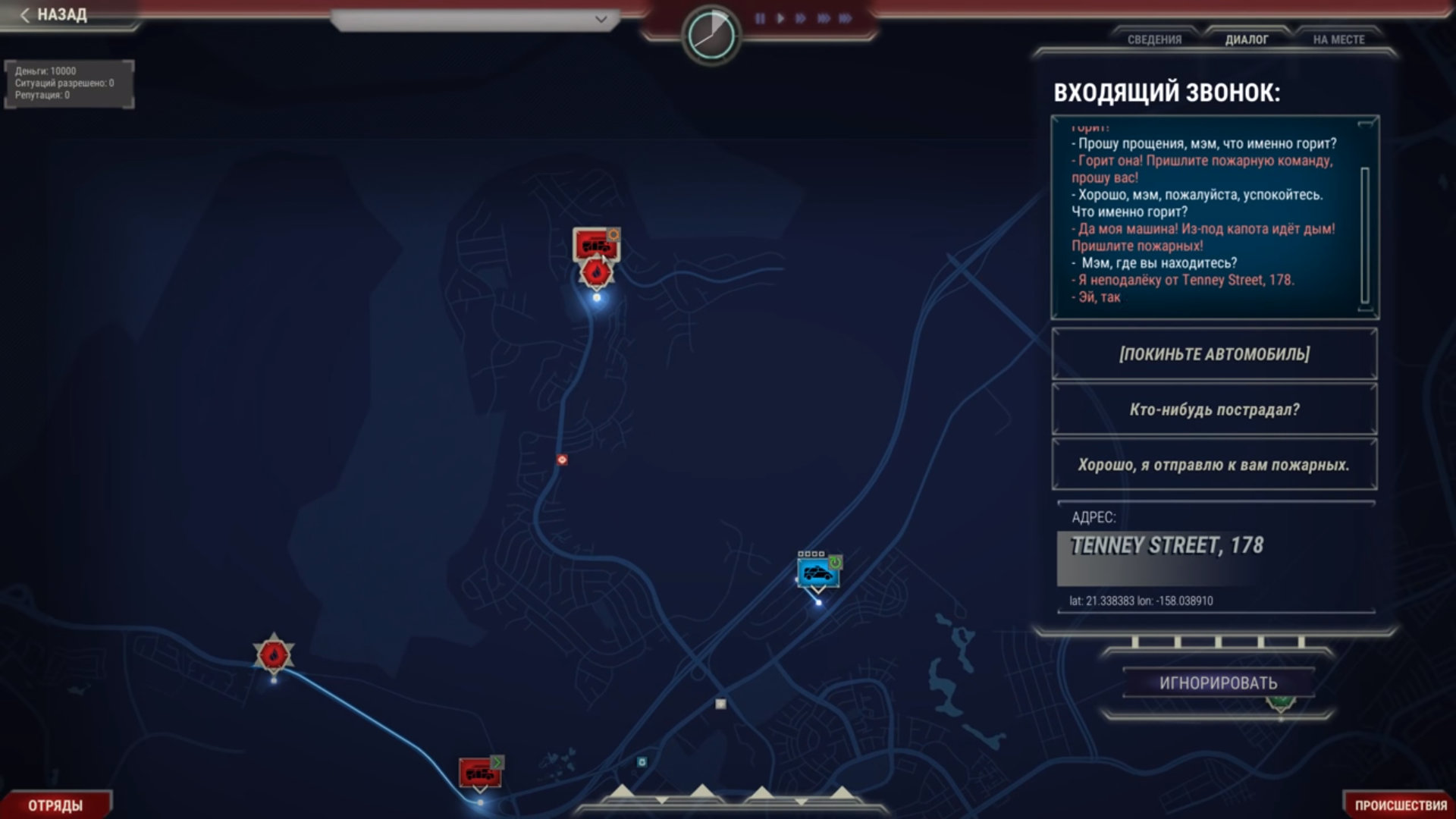This screenshot has width=1456, height=819.
Task: Set game speed to double arrow
Action: 801,18
